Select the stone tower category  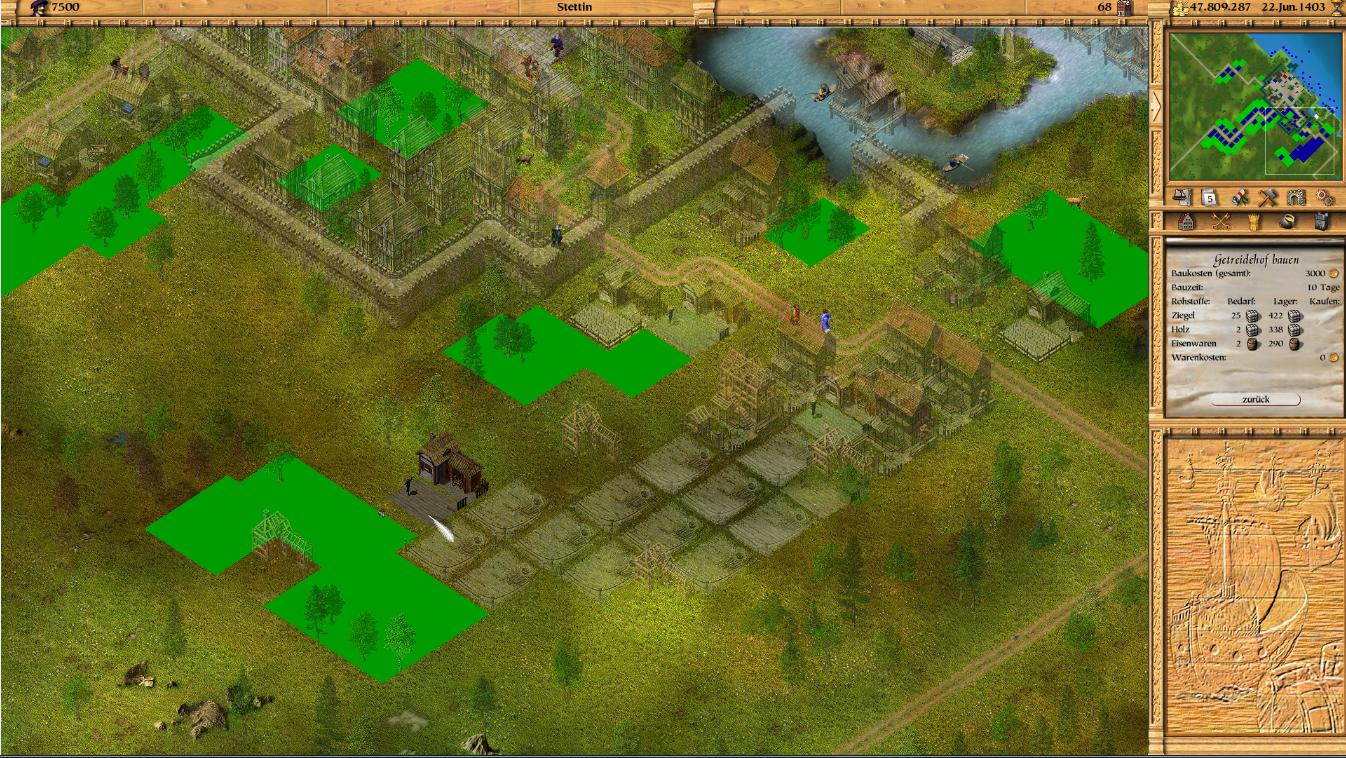tap(1321, 222)
